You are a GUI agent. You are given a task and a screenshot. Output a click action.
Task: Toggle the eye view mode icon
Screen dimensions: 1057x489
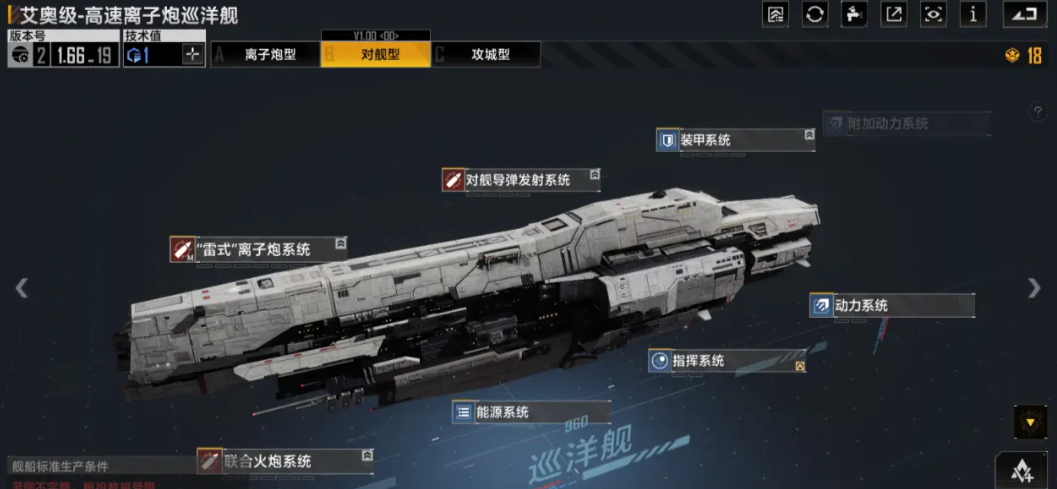[x=933, y=14]
